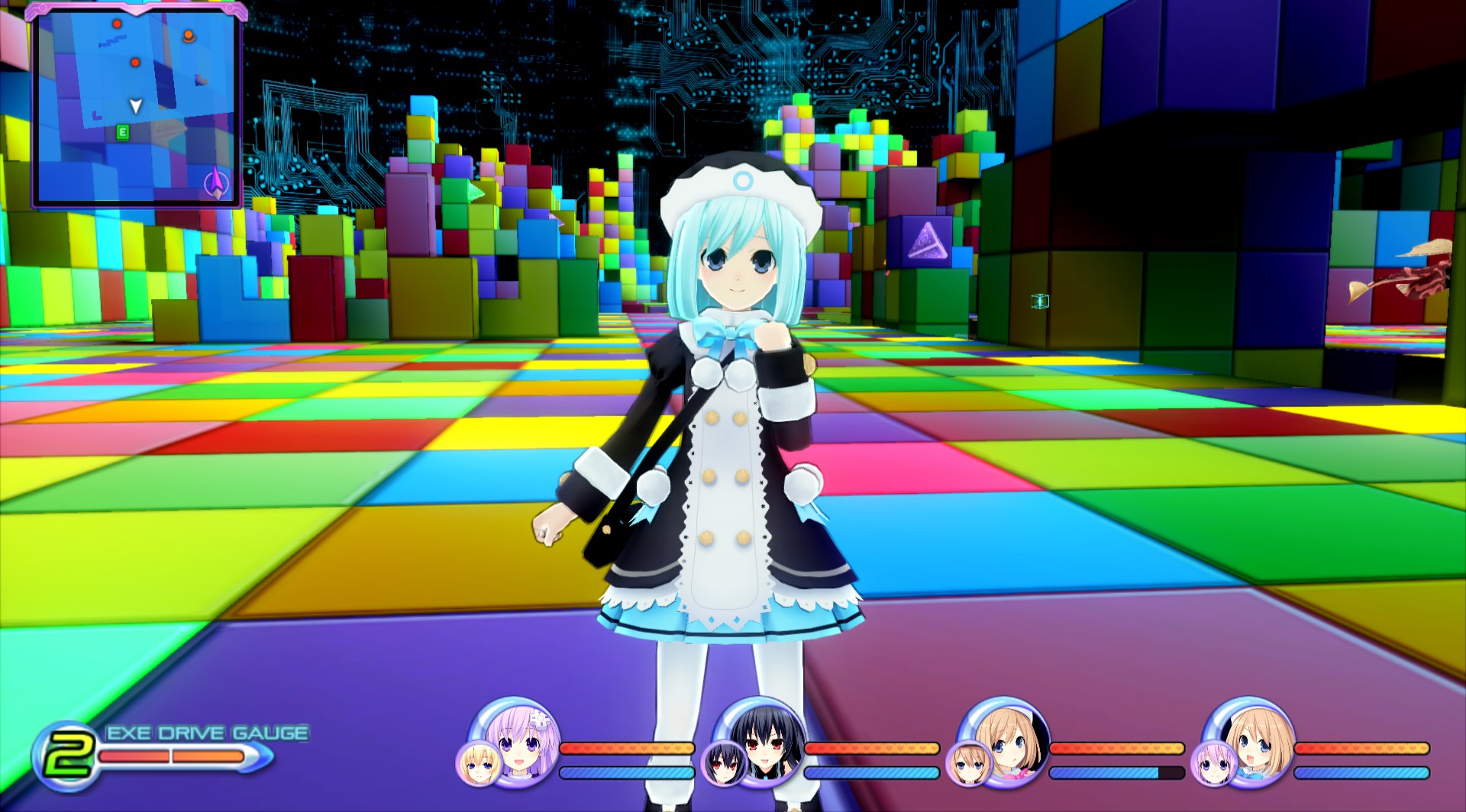
Task: Click the lower red enemy dot on the minimap
Action: tap(135, 63)
